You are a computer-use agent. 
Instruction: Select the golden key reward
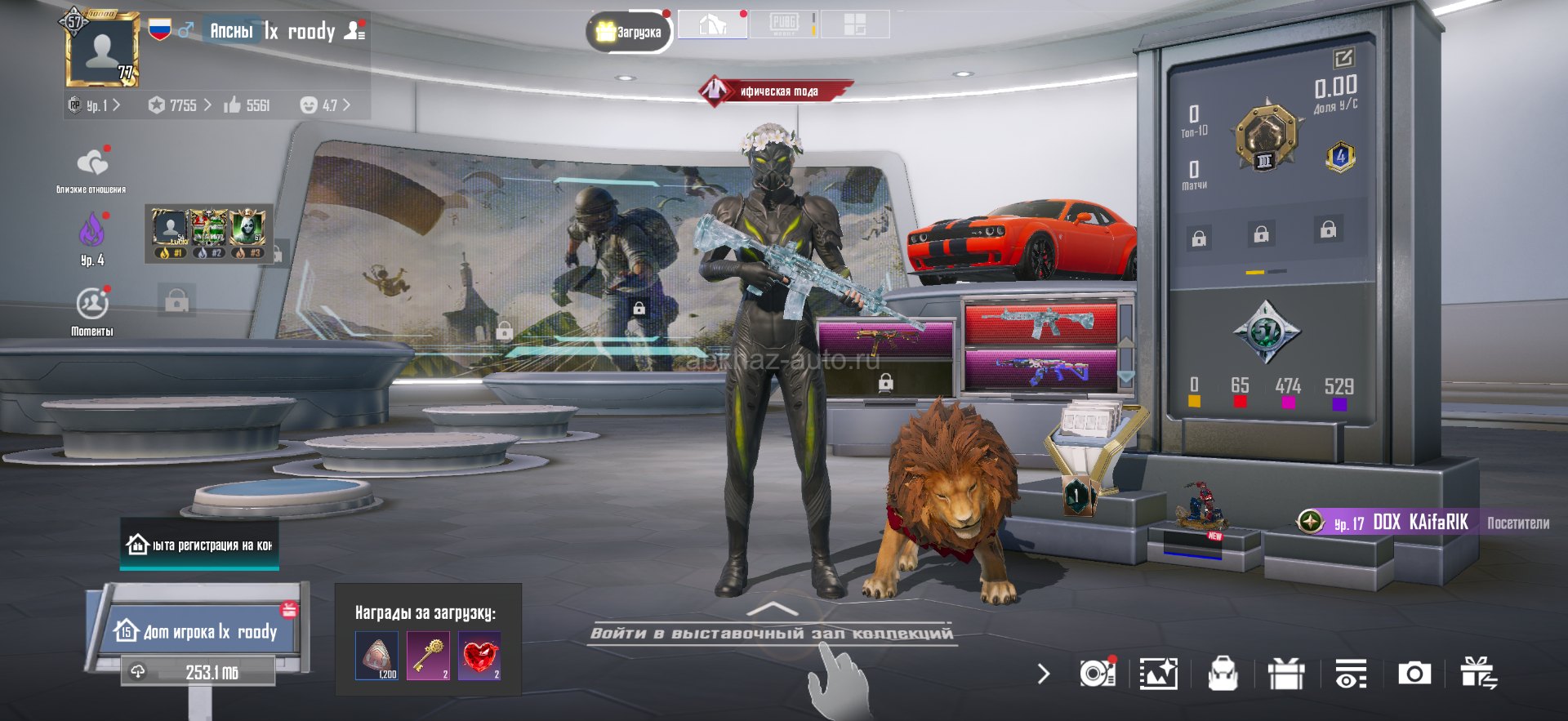point(429,655)
